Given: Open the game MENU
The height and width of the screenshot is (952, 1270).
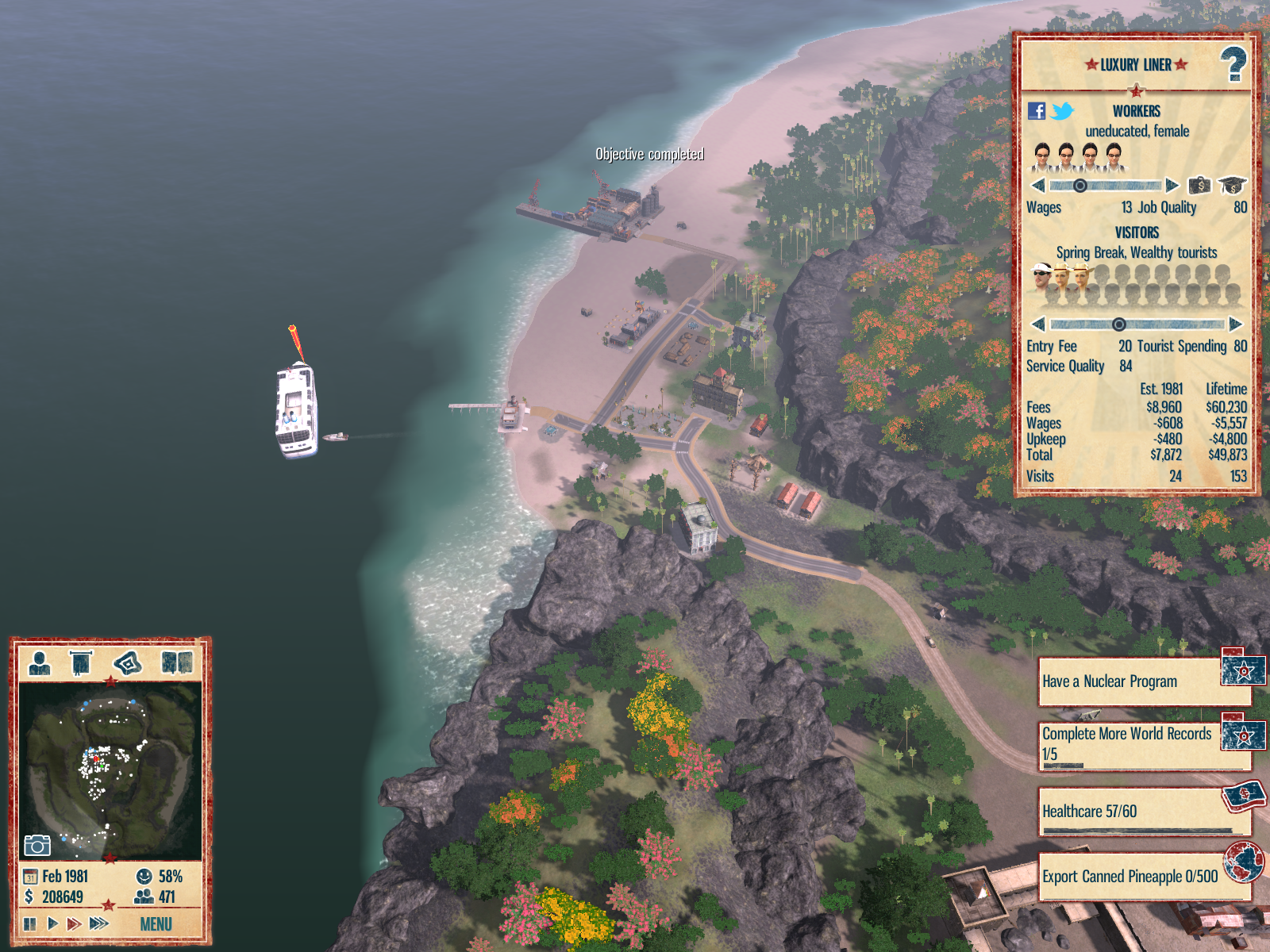Looking at the screenshot, I should (x=156, y=924).
